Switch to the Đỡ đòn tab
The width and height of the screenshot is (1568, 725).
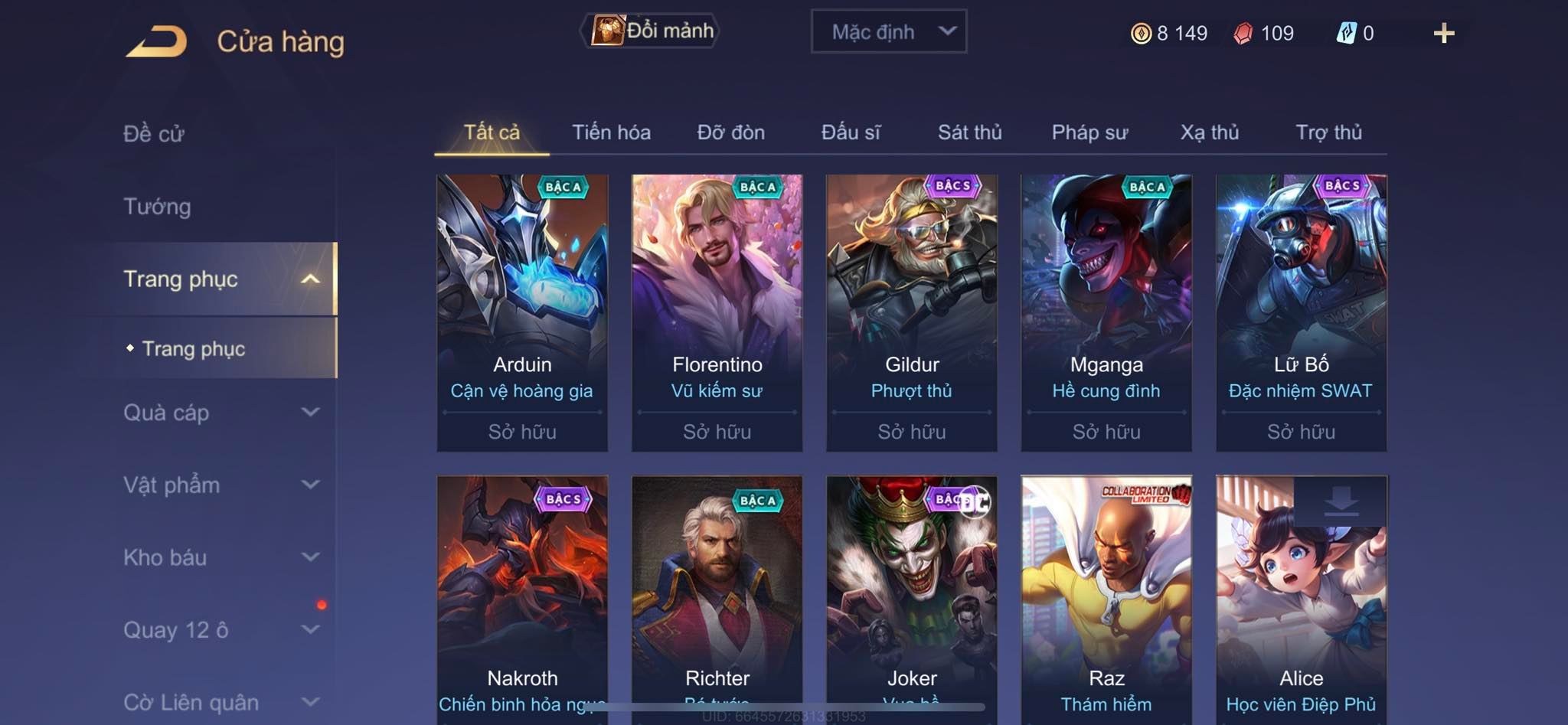(x=730, y=132)
